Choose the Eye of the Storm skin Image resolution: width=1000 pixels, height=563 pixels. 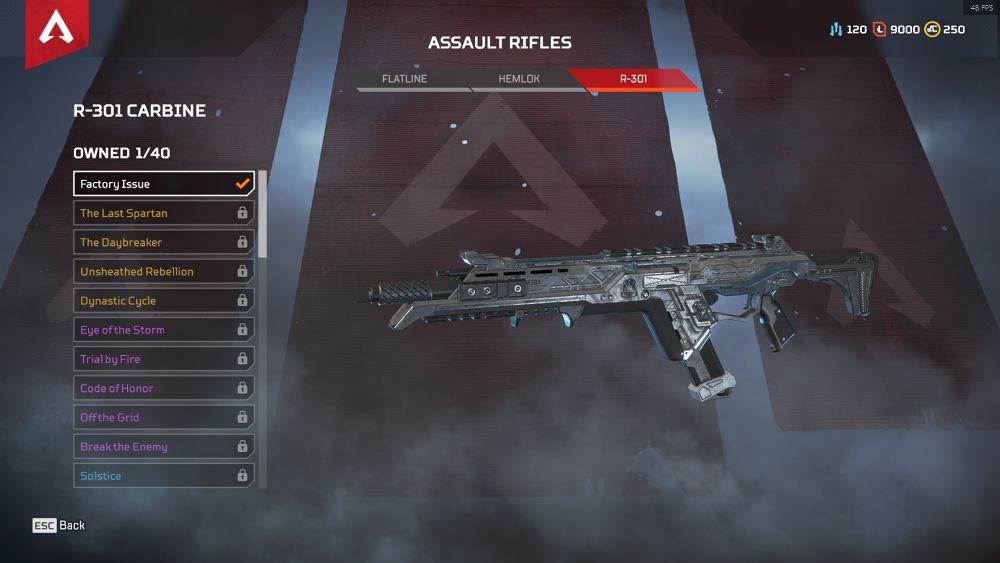click(164, 330)
